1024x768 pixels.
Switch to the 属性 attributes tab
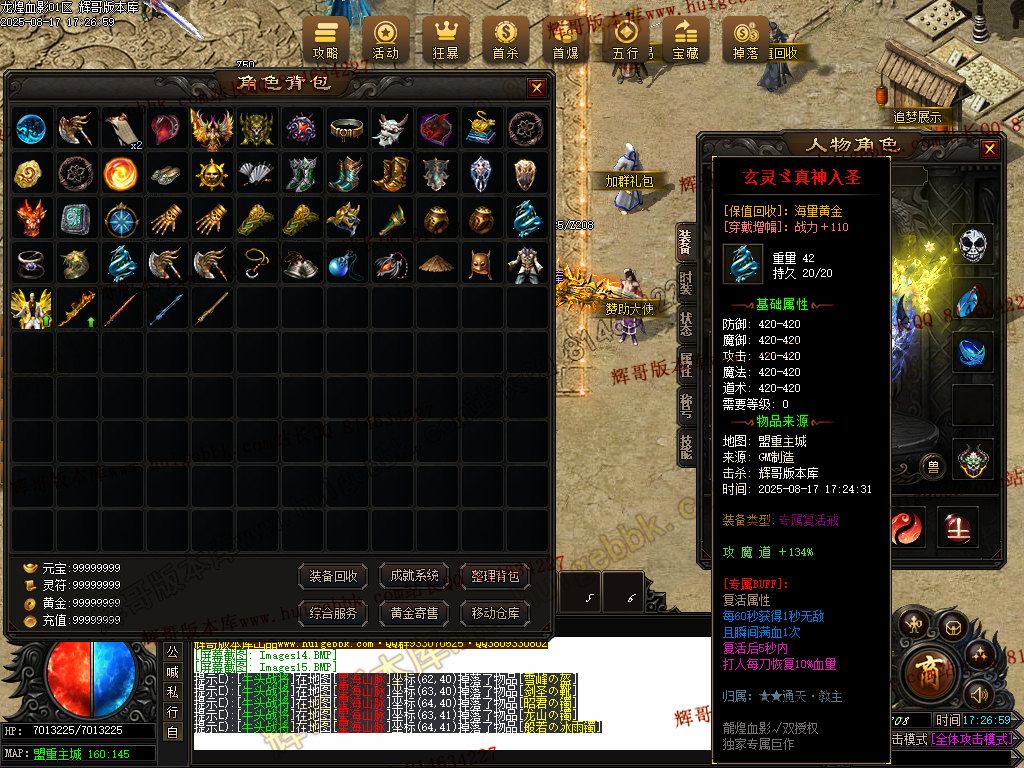pyautogui.click(x=686, y=365)
